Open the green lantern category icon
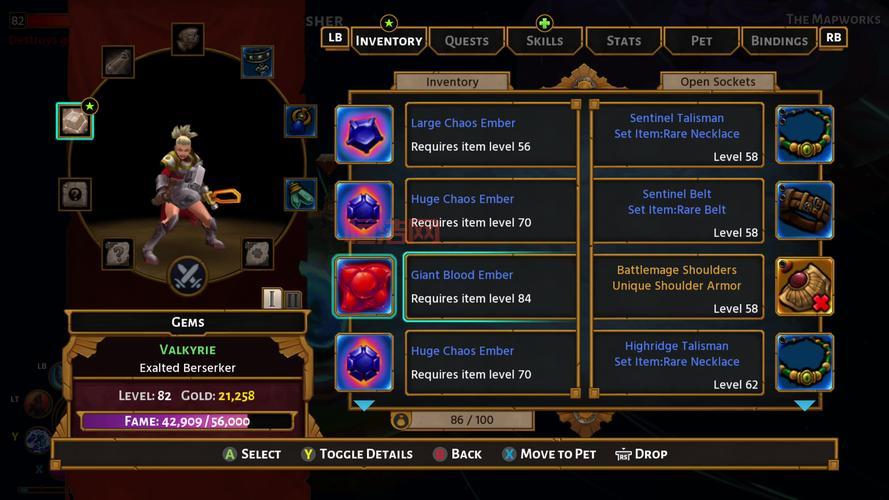Viewport: 889px width, 500px height. click(299, 193)
